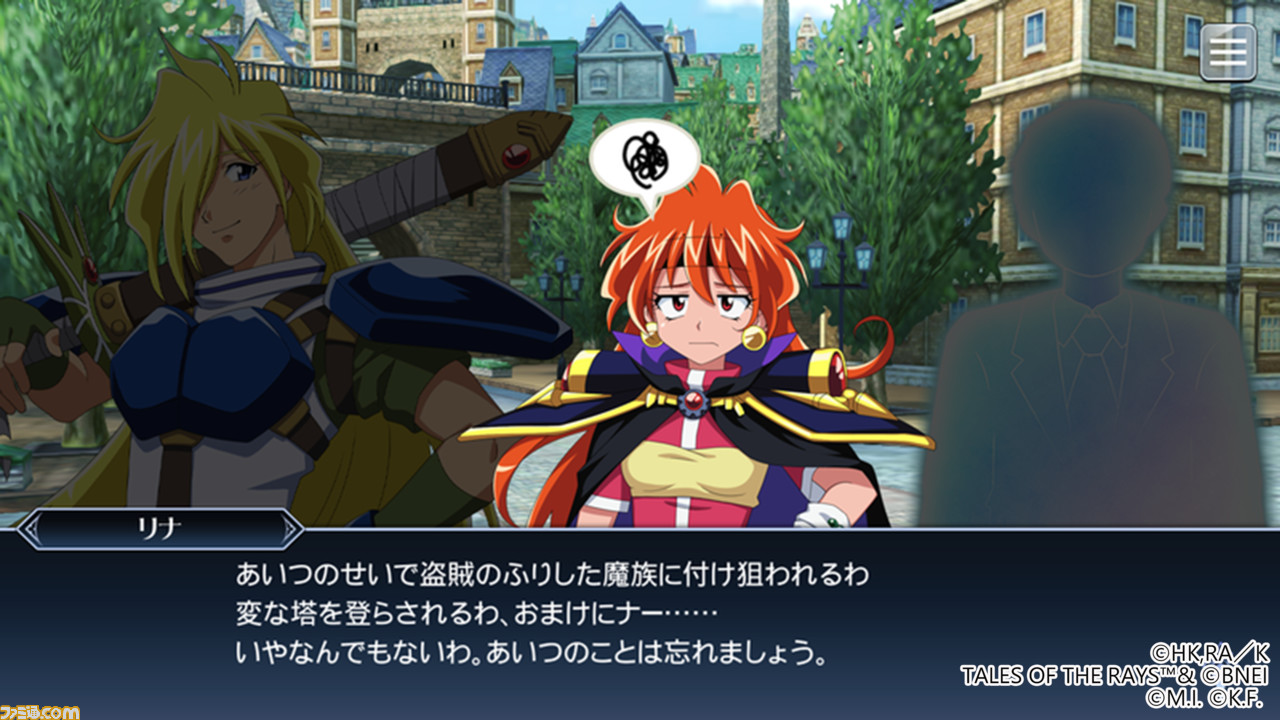Viewport: 1280px width, 720px height.
Task: Tap the dialogue text box to advance
Action: click(640, 610)
